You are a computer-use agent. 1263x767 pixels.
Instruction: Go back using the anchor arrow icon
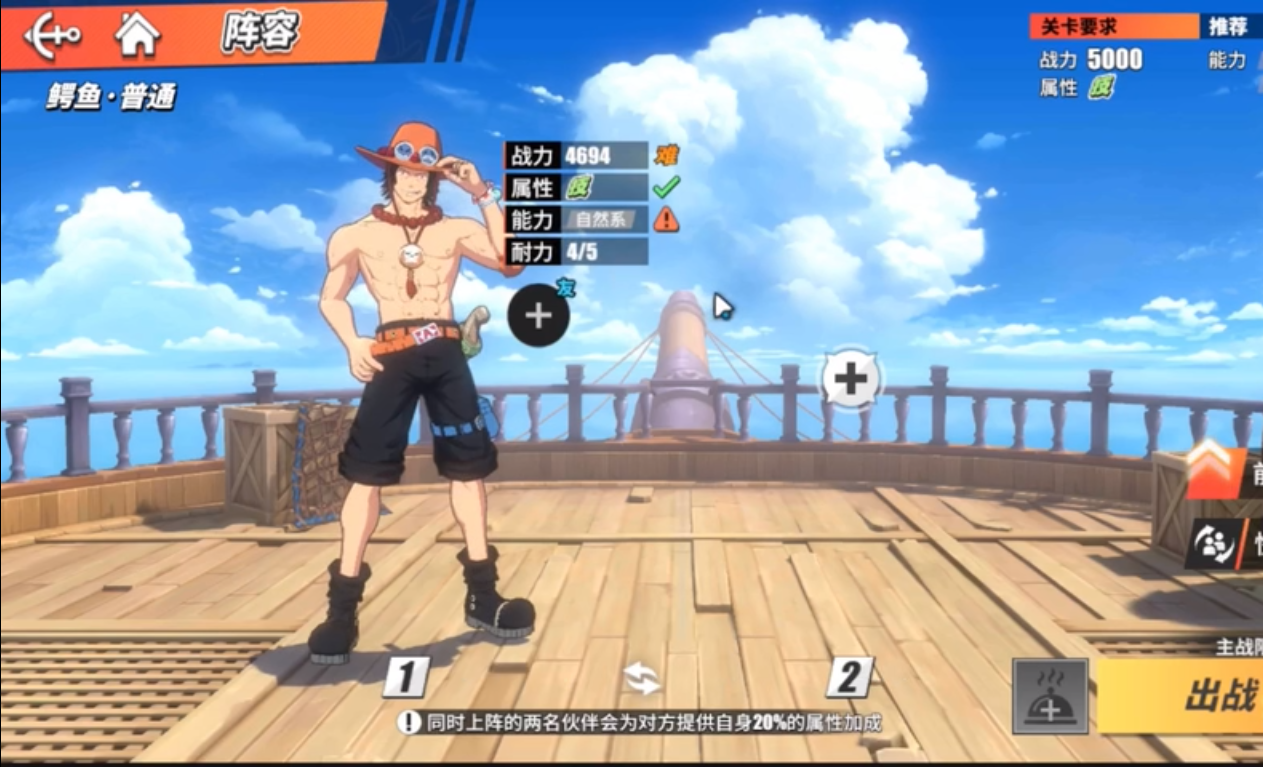tap(52, 36)
